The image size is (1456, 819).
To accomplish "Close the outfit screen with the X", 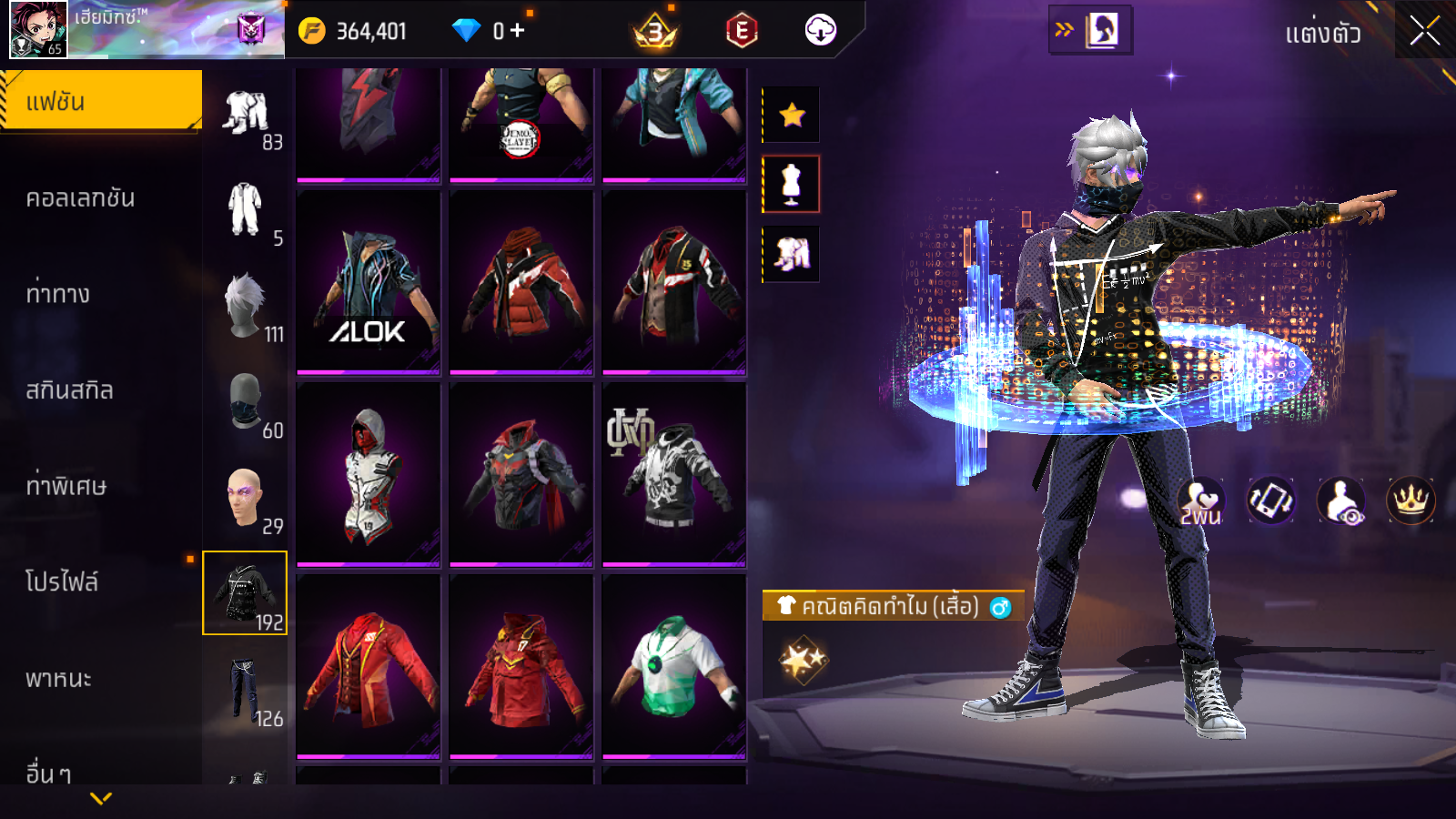I will [x=1424, y=32].
